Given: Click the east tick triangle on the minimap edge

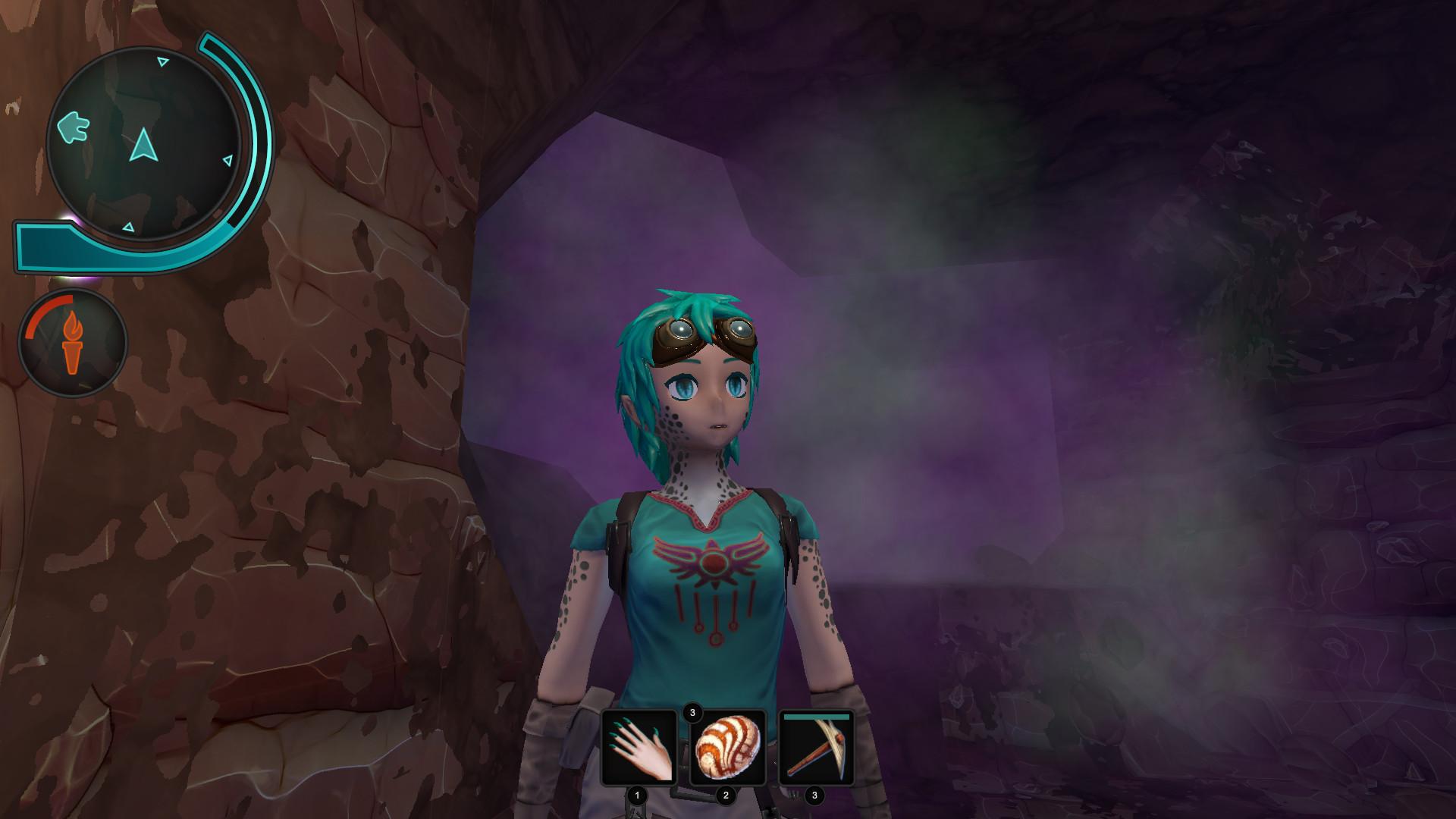Looking at the screenshot, I should (x=227, y=159).
